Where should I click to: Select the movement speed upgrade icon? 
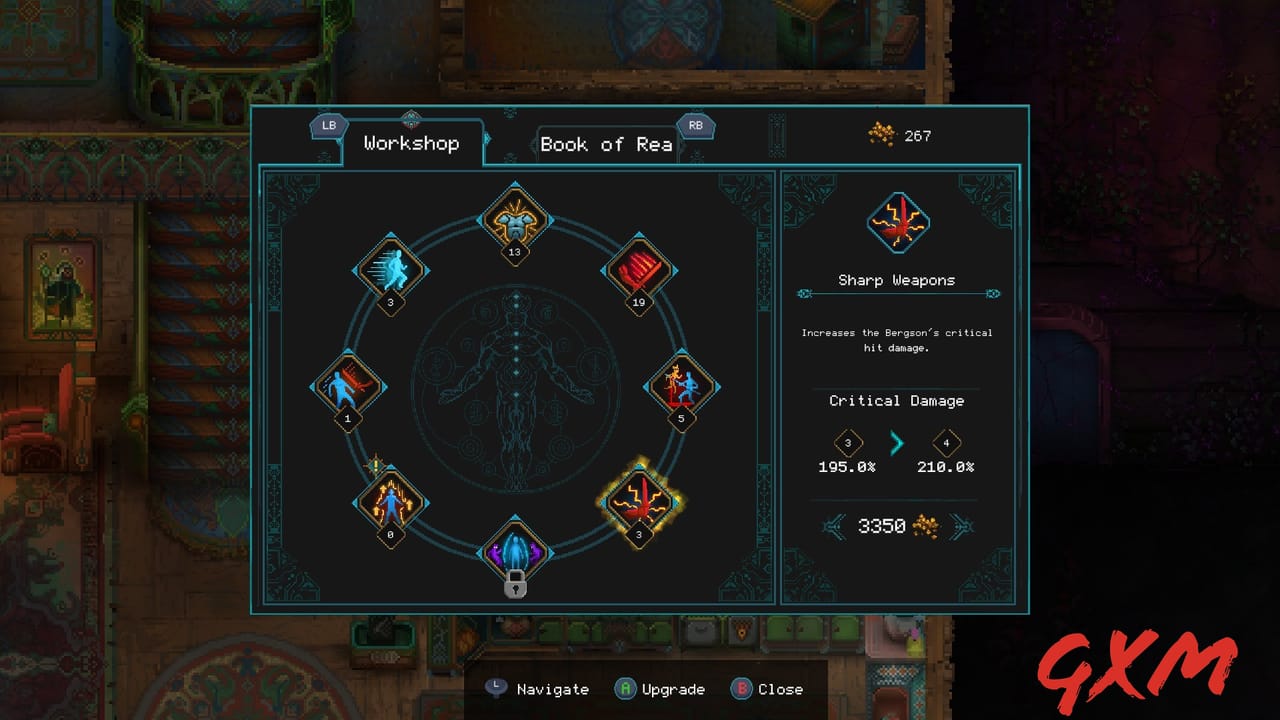392,267
